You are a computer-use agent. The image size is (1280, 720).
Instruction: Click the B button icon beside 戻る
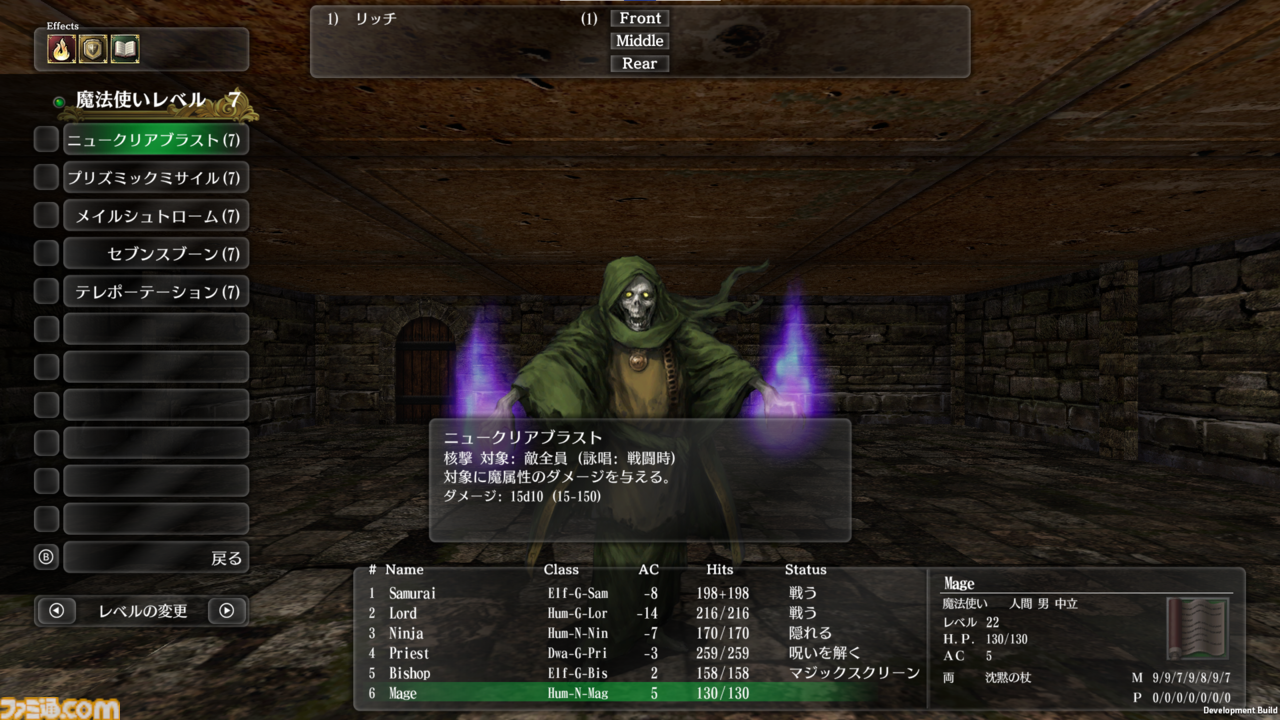45,557
